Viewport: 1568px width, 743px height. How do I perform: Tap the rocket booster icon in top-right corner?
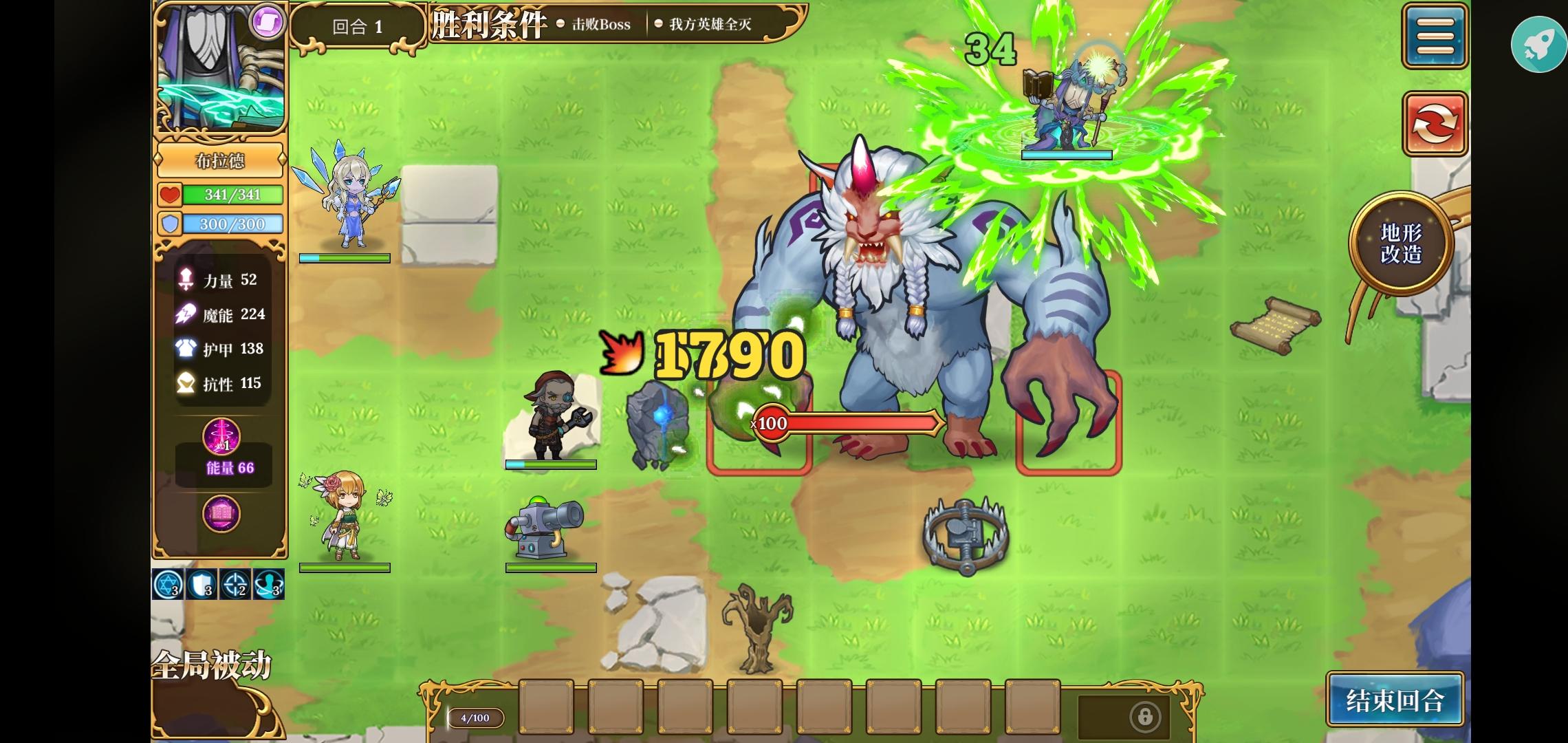tap(1538, 44)
